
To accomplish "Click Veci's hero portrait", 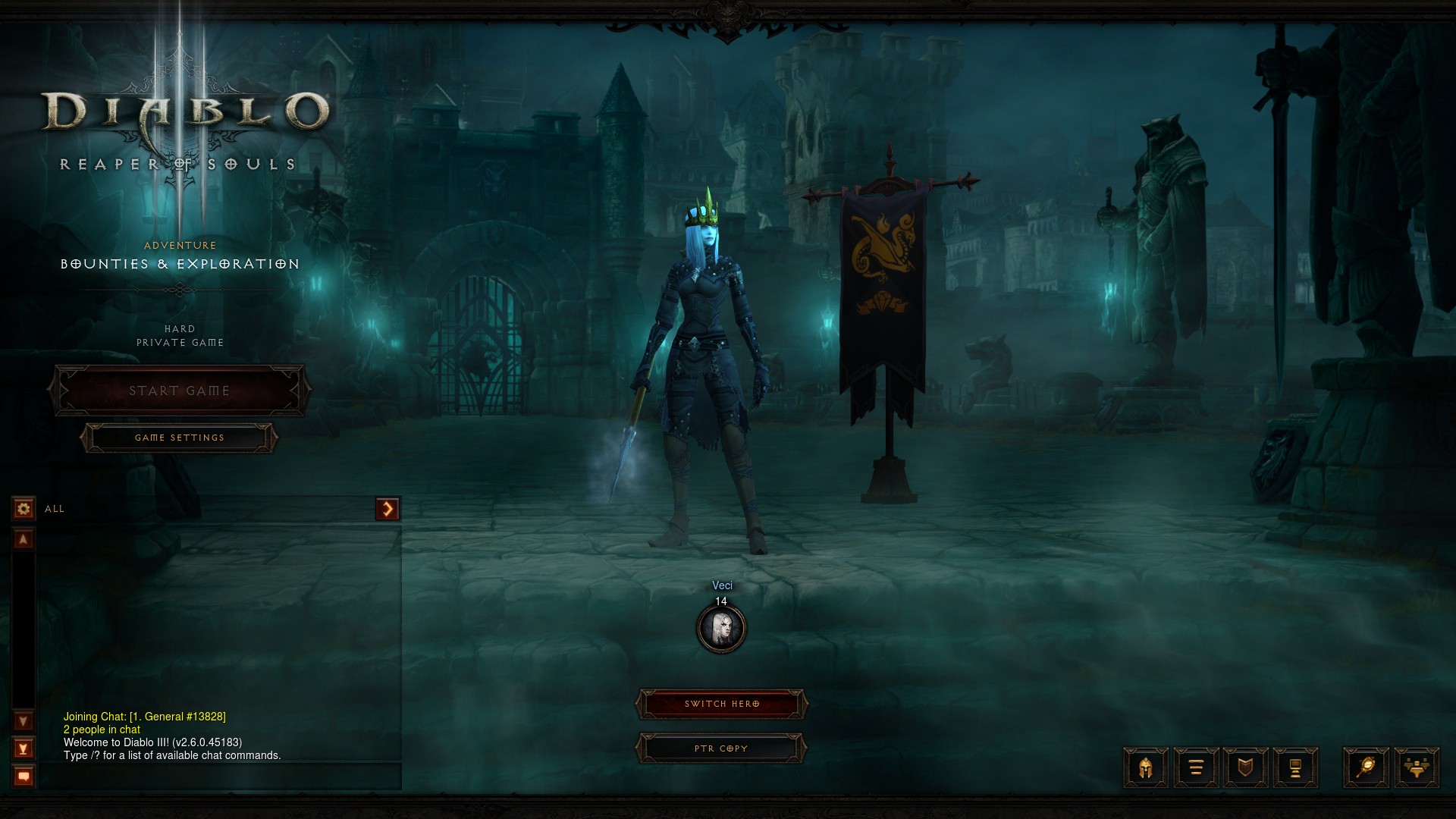I will tap(721, 629).
